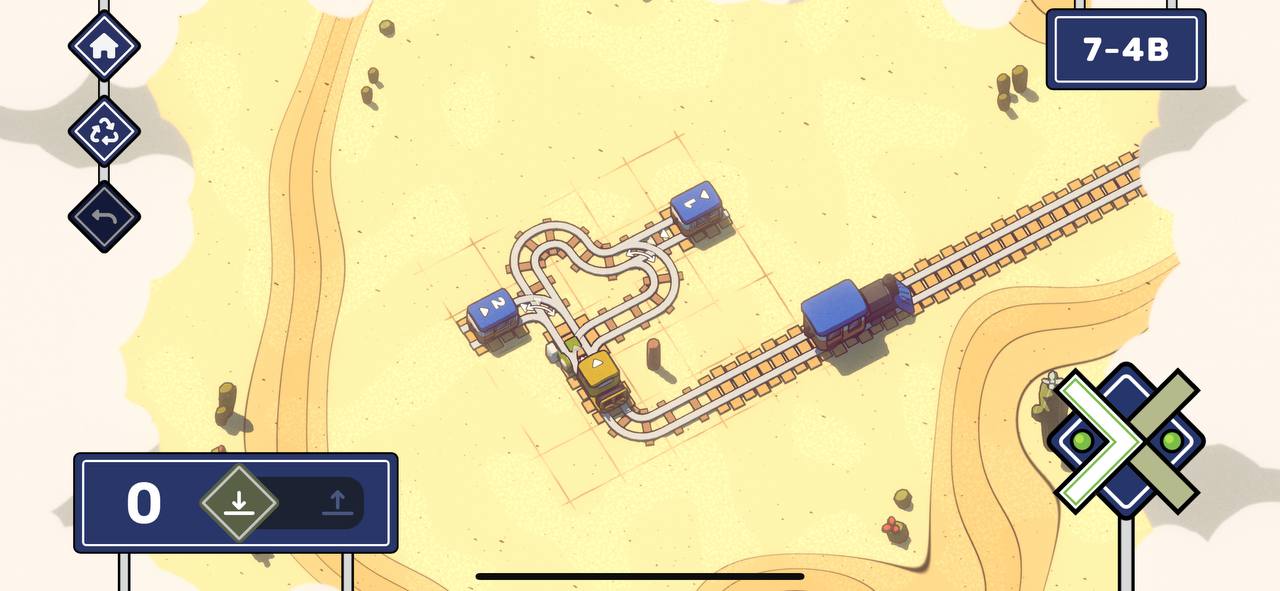Viewport: 1280px width, 591px height.
Task: Restart the level with the recycle arrows button
Action: [104, 132]
